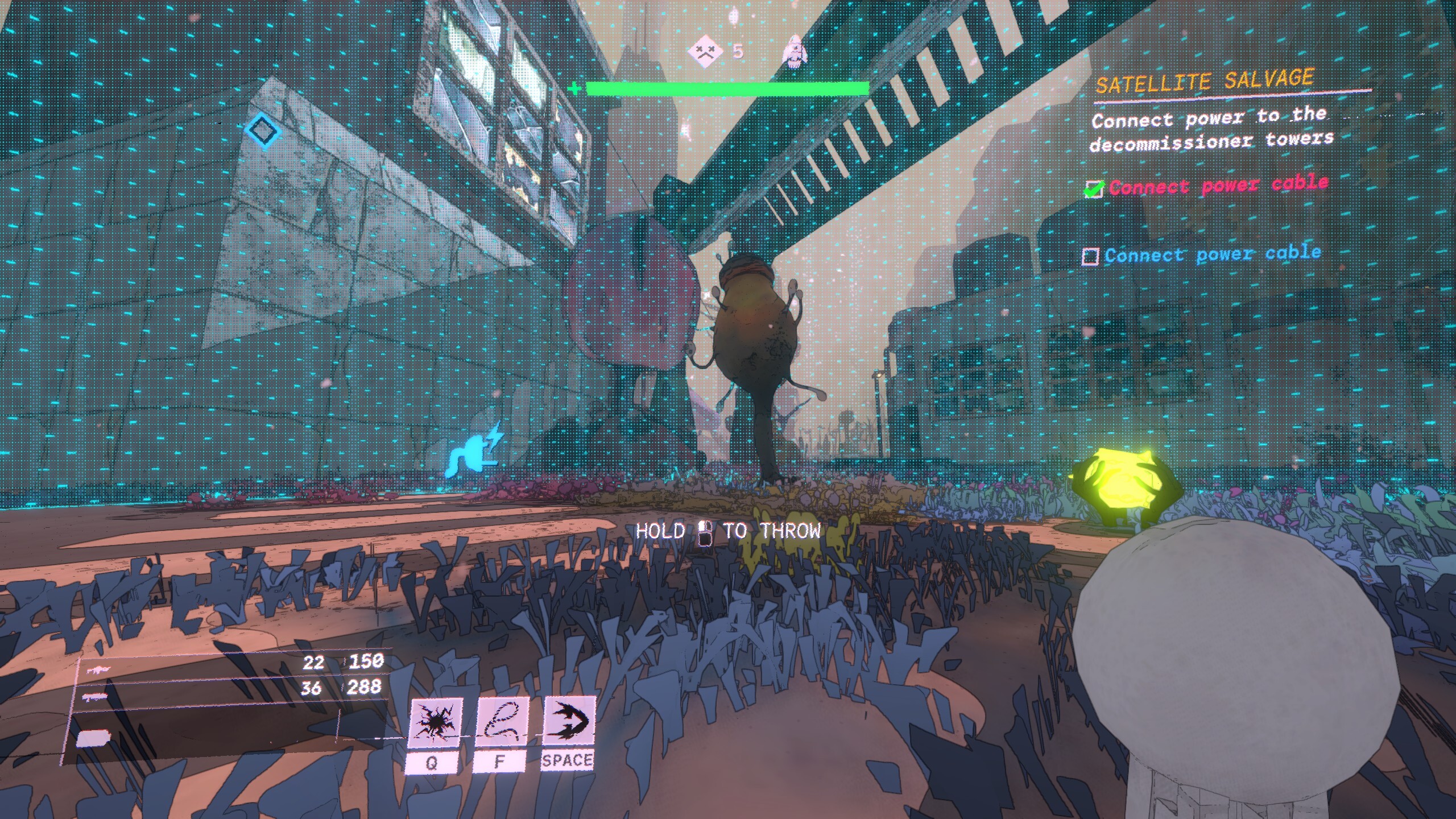Activate the spiky burst ability icon

[435, 722]
